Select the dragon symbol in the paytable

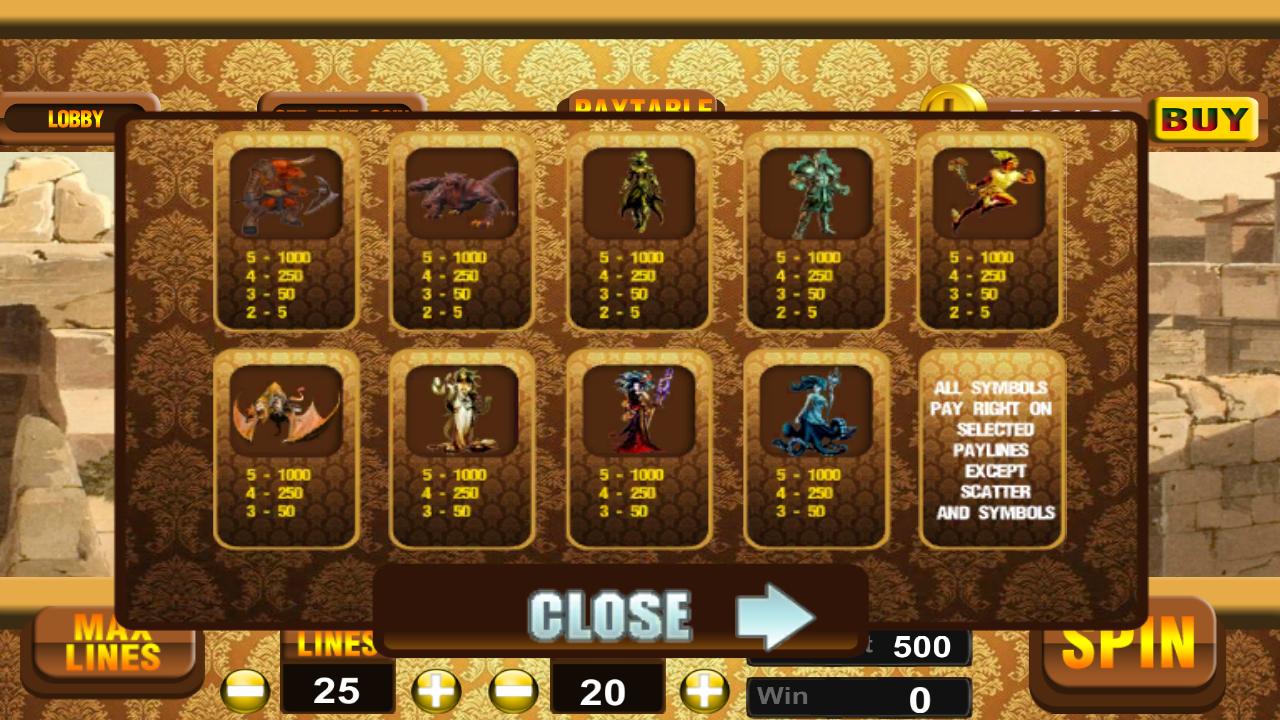coord(462,195)
